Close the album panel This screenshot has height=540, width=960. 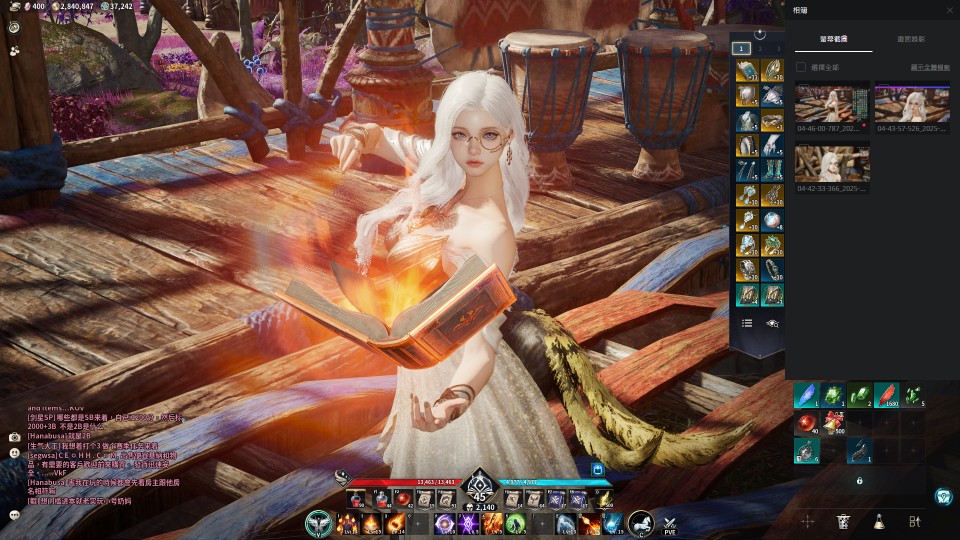click(x=949, y=10)
